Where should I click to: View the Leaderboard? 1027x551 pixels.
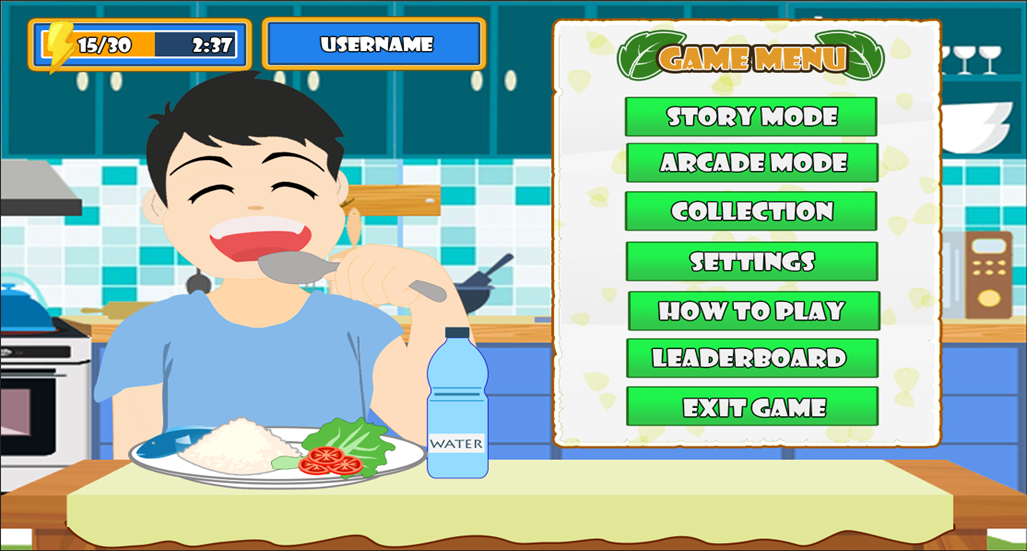(x=751, y=358)
